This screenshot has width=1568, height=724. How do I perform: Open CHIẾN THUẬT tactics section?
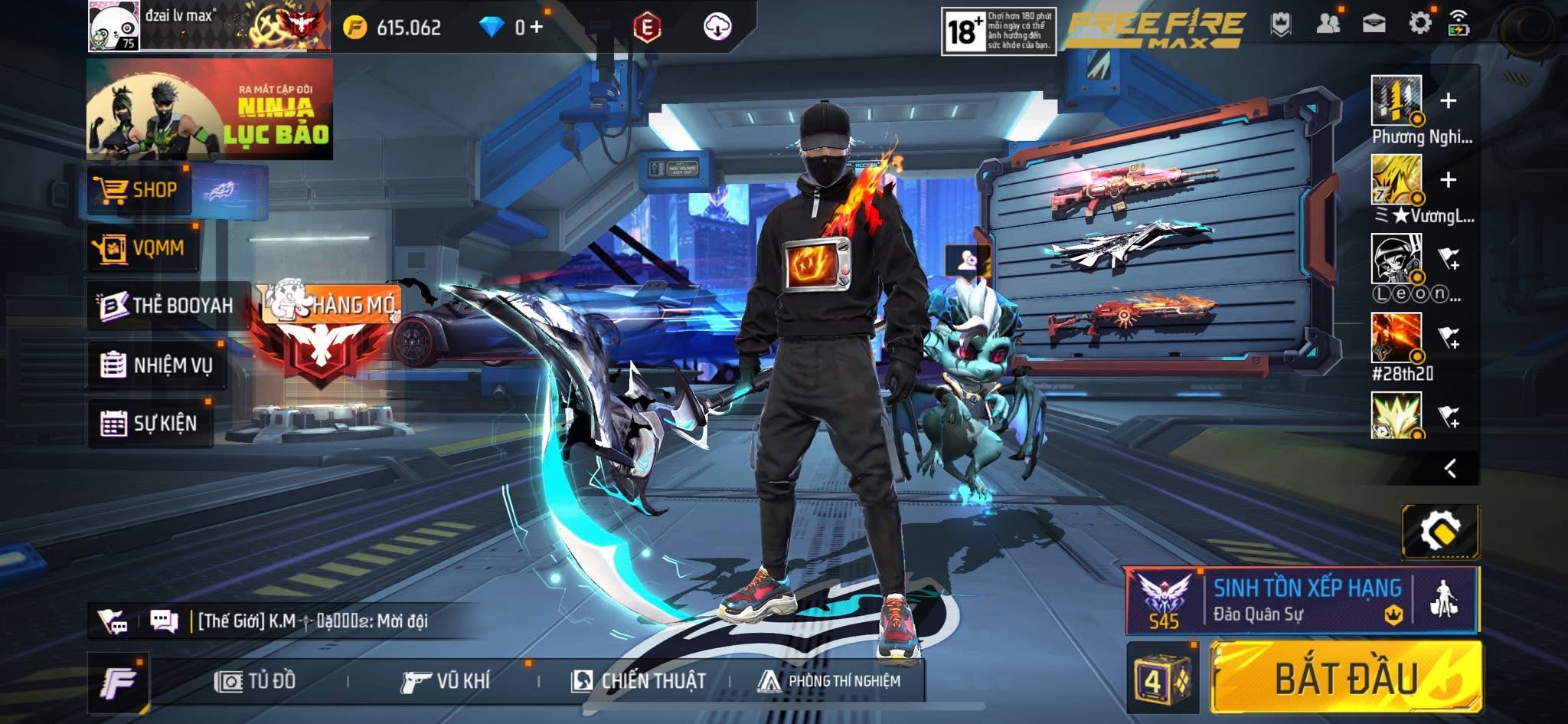point(639,680)
